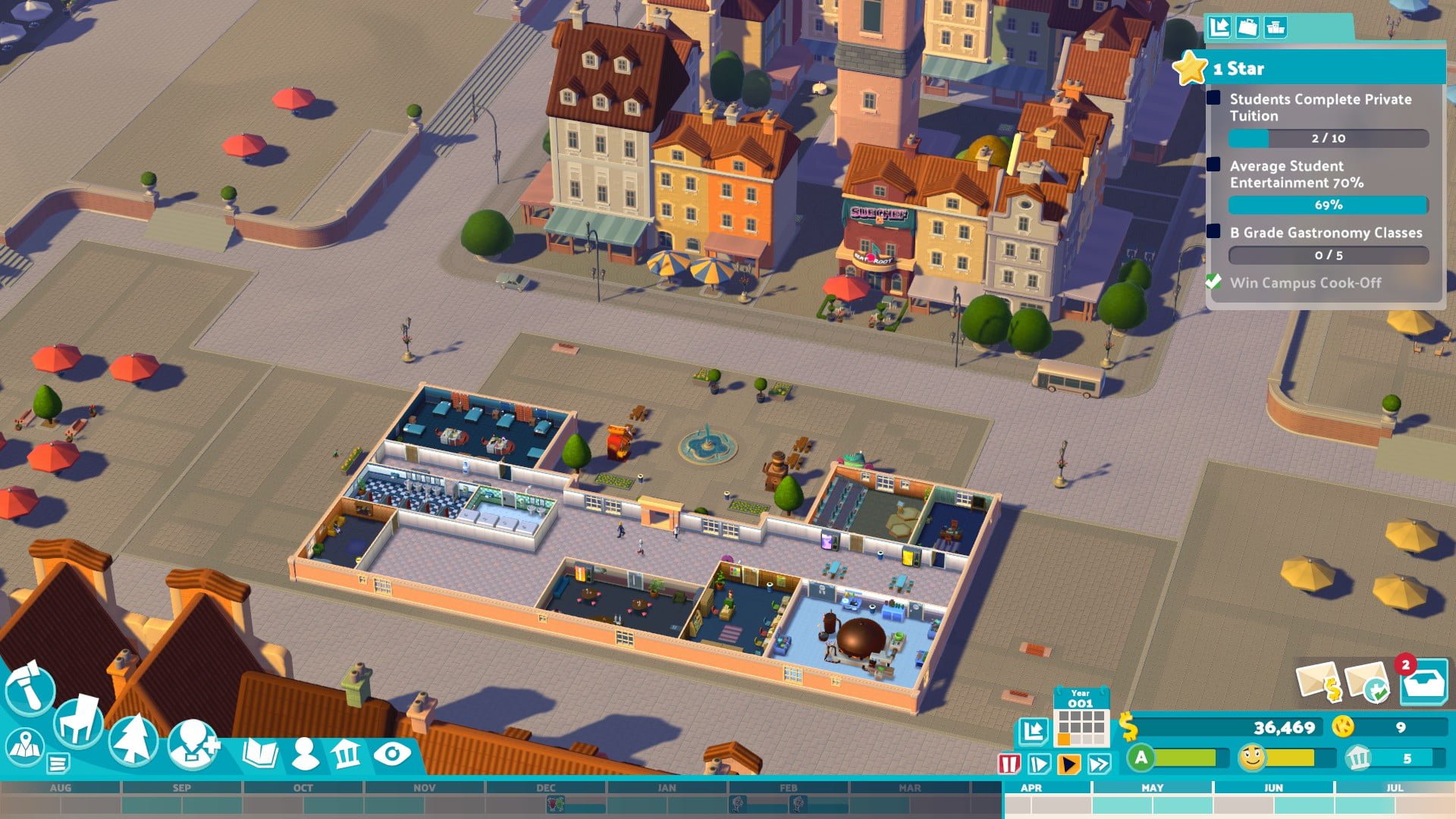Open the Year 001 calendar
The image size is (1456, 819).
tap(1081, 718)
